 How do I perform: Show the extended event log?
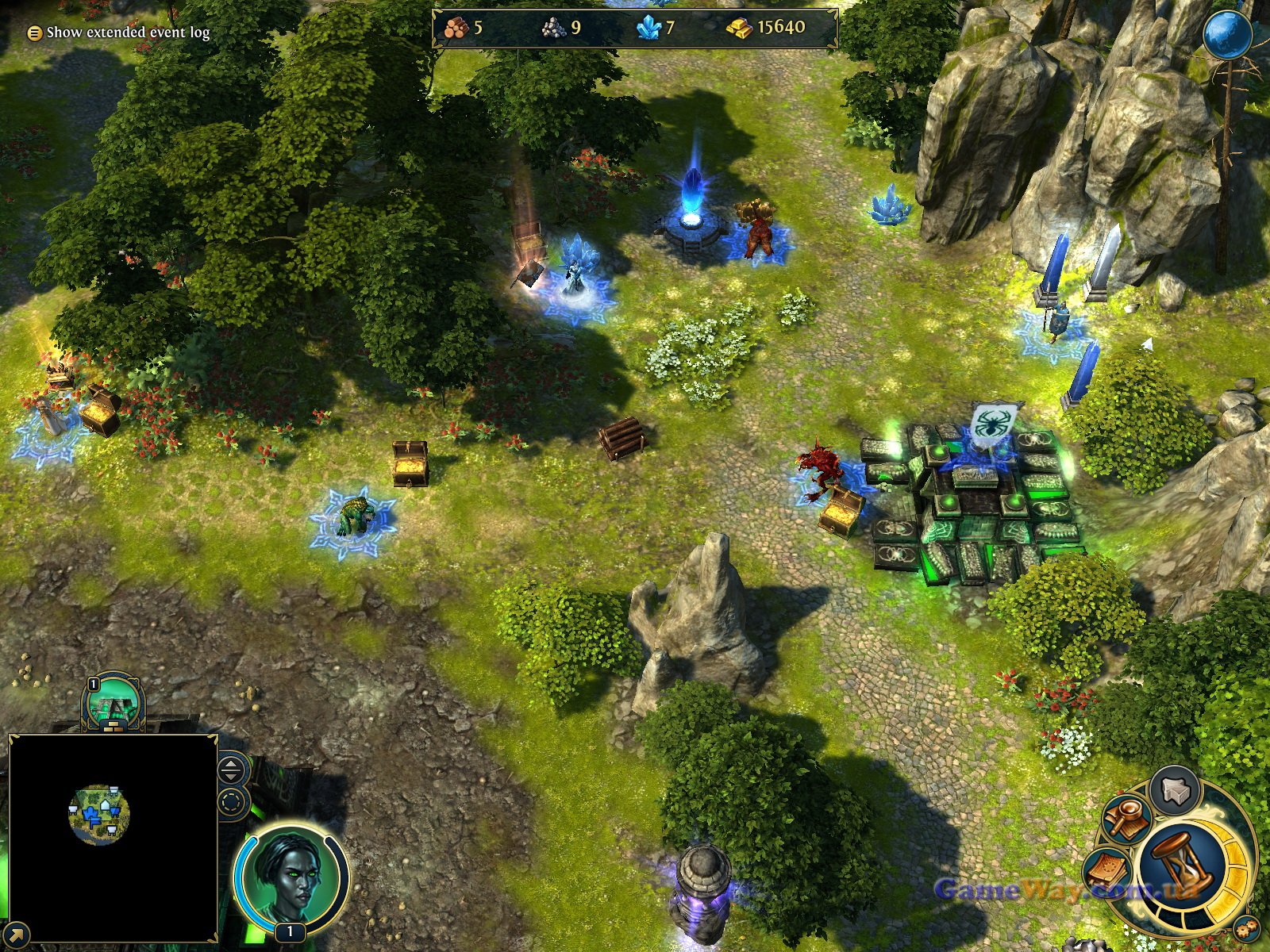click(119, 33)
